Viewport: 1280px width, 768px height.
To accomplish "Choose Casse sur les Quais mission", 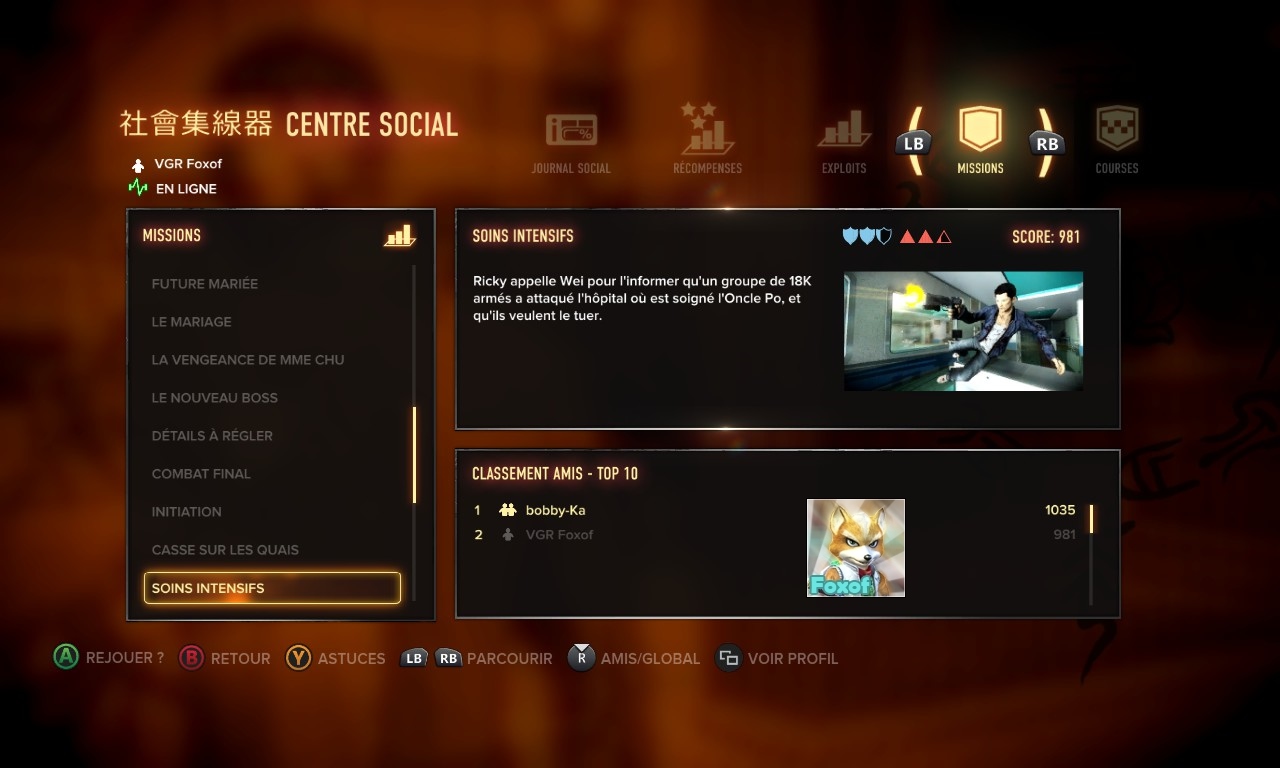I will tap(225, 550).
